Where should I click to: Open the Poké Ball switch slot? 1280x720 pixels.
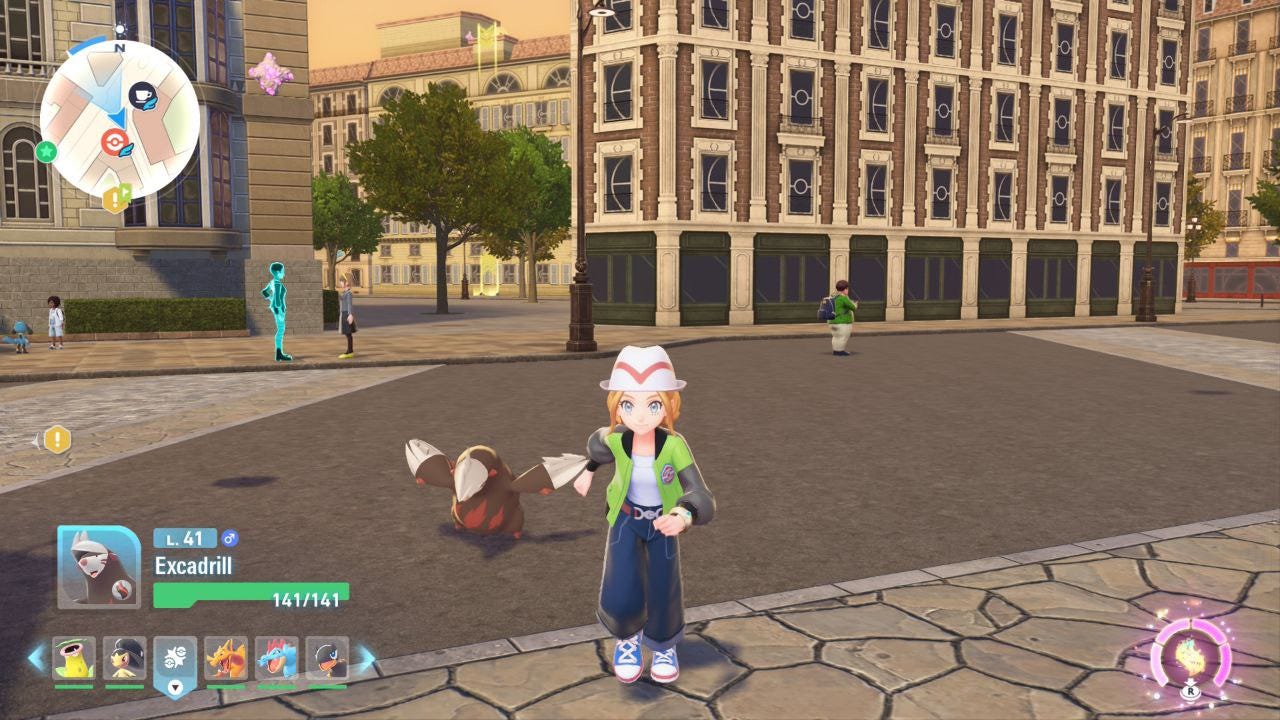(175, 660)
